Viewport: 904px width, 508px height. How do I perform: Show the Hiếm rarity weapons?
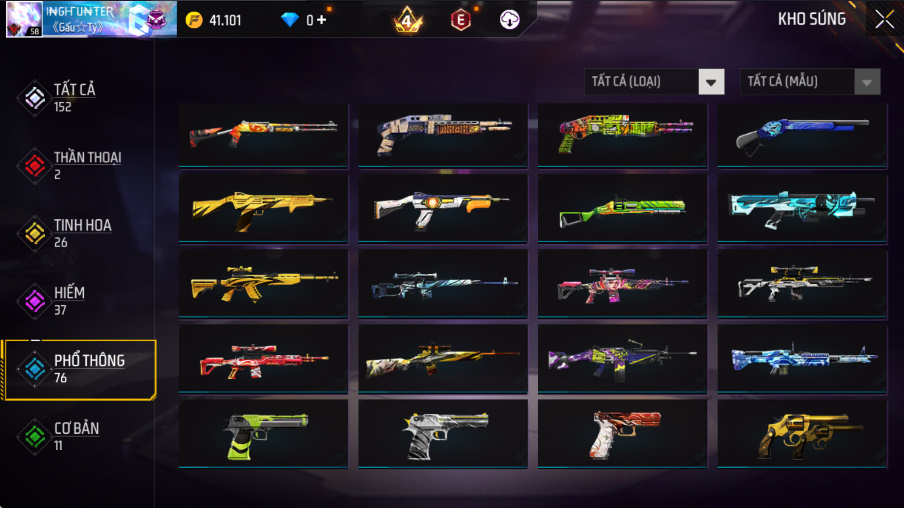pyautogui.click(x=68, y=300)
